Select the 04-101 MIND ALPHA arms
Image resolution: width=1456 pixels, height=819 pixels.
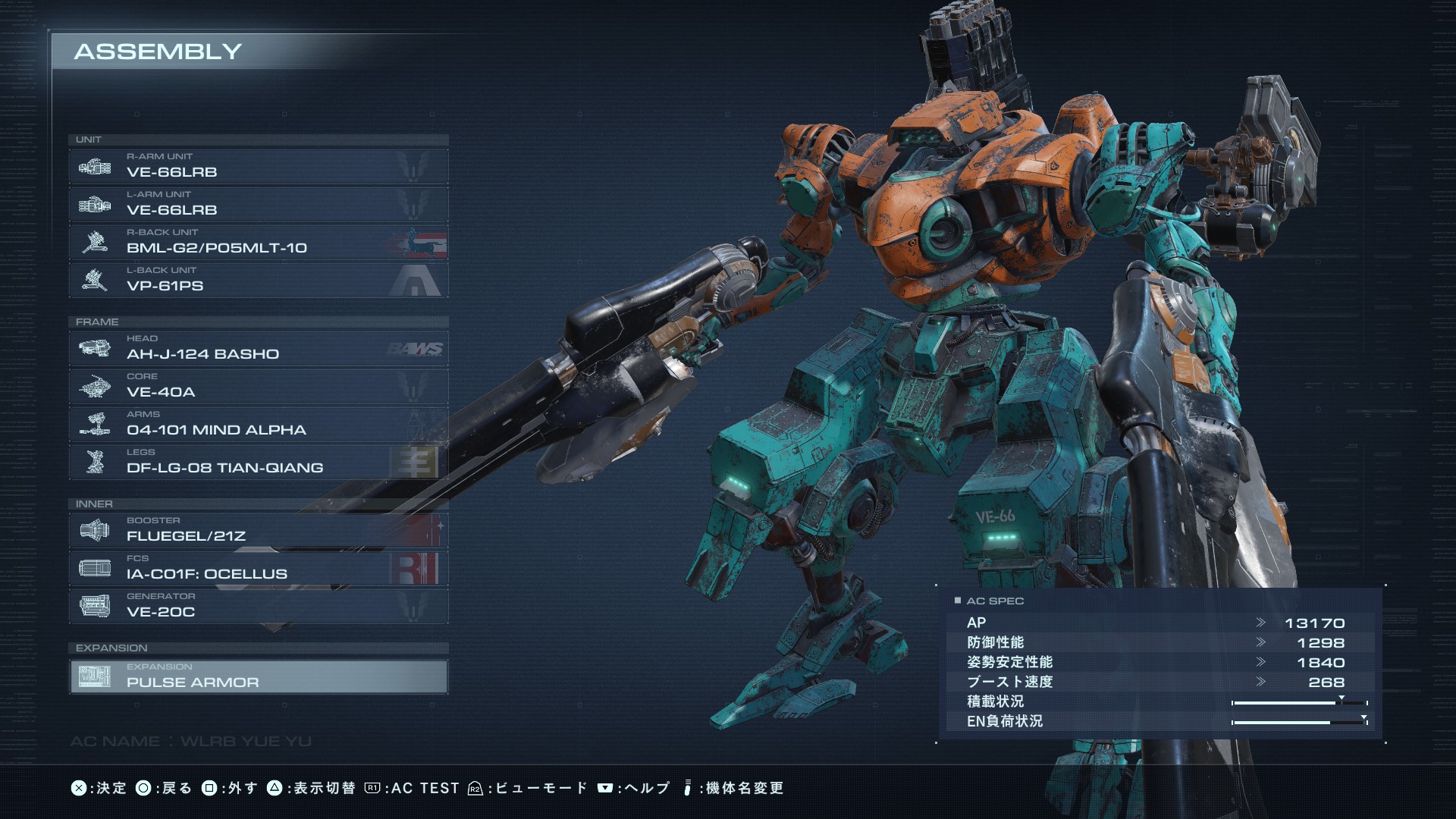click(258, 424)
